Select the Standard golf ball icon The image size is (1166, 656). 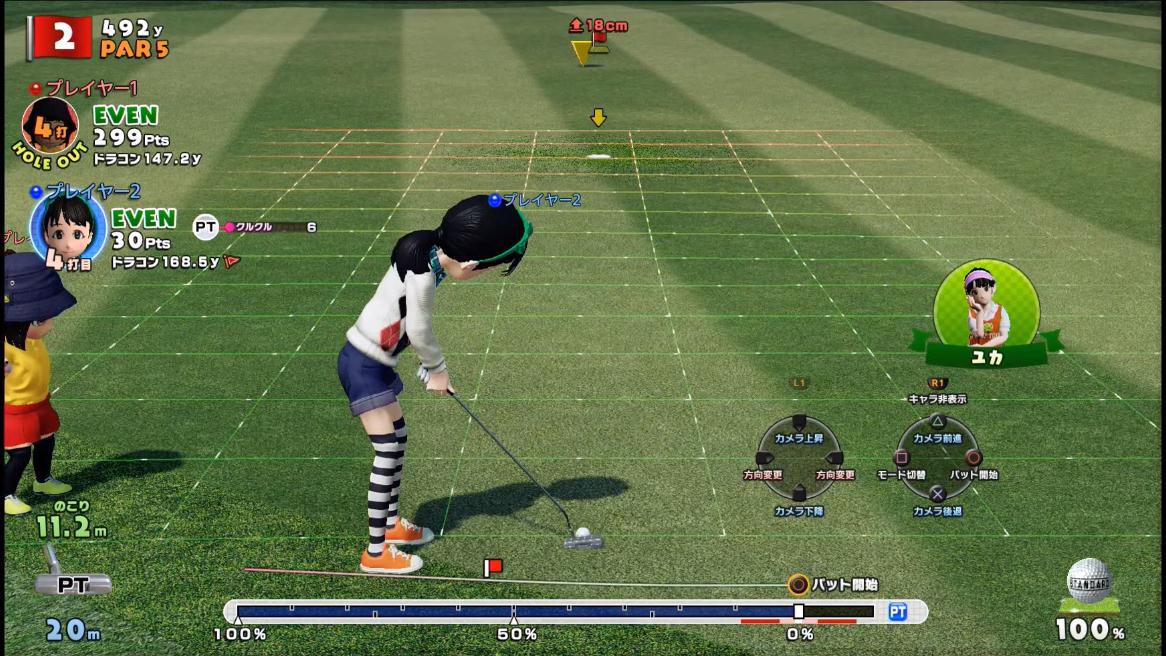click(x=1089, y=583)
